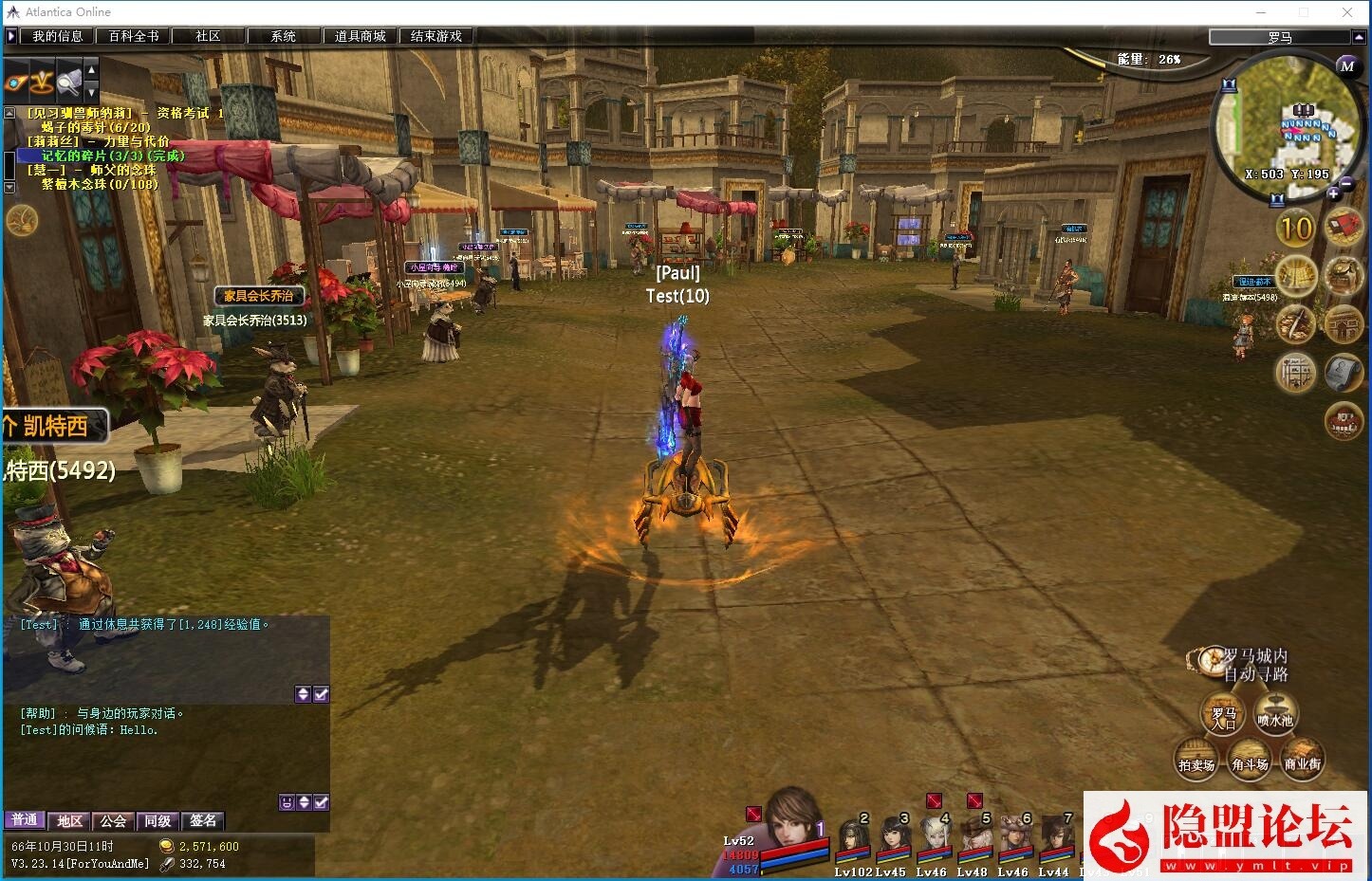
Task: Open the 道具商城 item shop
Action: click(x=360, y=36)
